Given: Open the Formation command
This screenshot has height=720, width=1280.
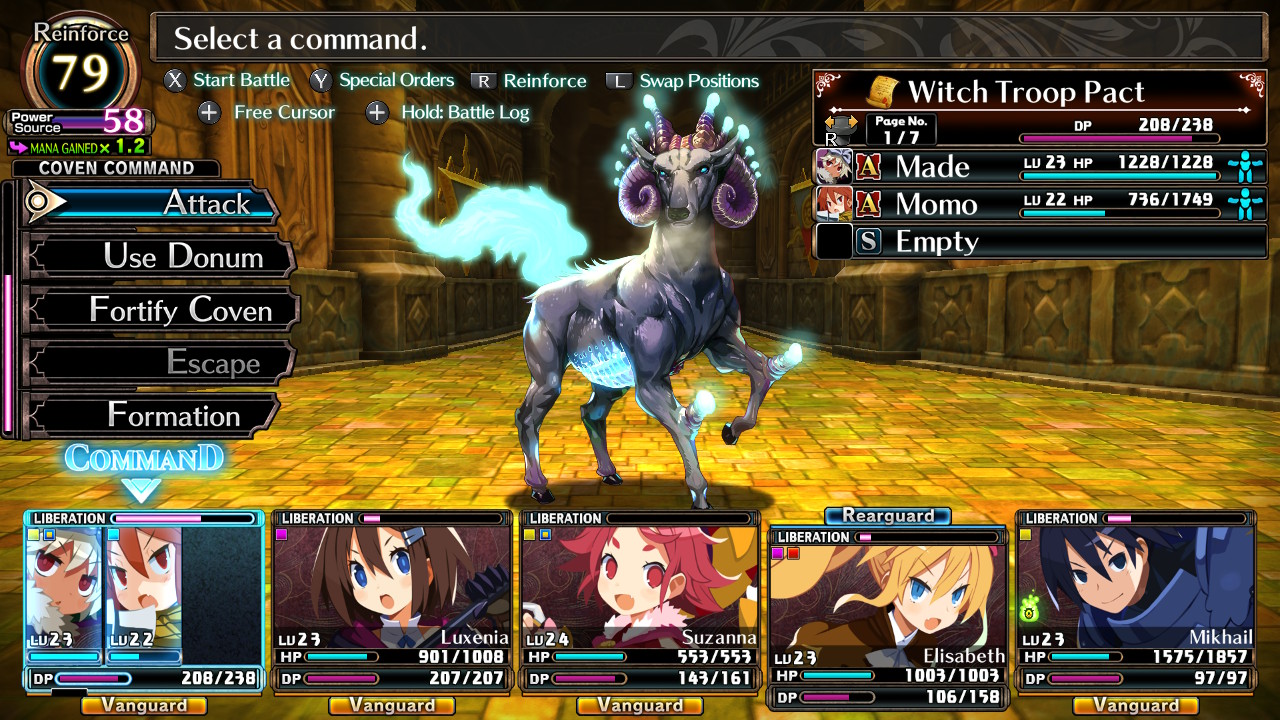Looking at the screenshot, I should 155,415.
